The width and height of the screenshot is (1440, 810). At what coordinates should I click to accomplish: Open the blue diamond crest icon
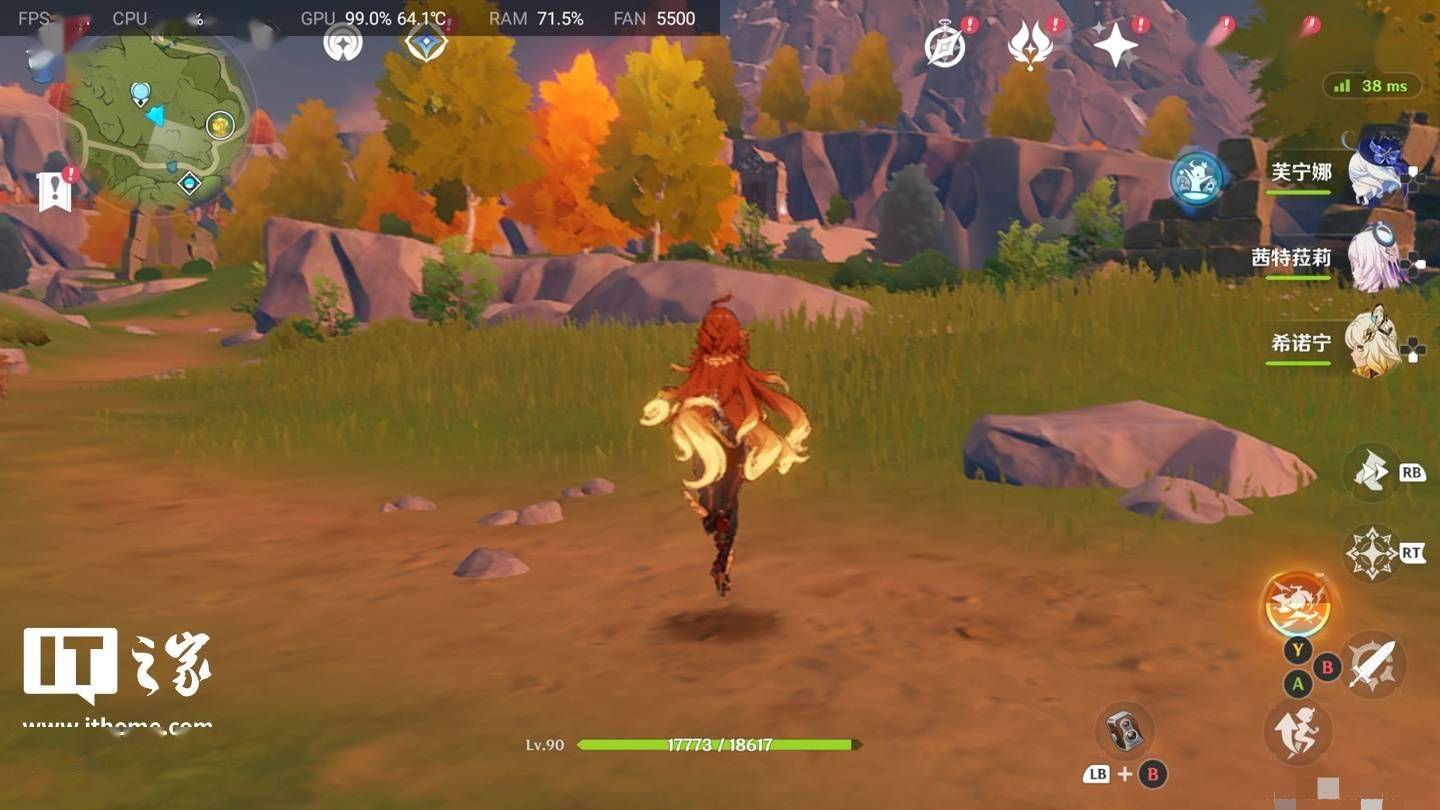click(427, 42)
